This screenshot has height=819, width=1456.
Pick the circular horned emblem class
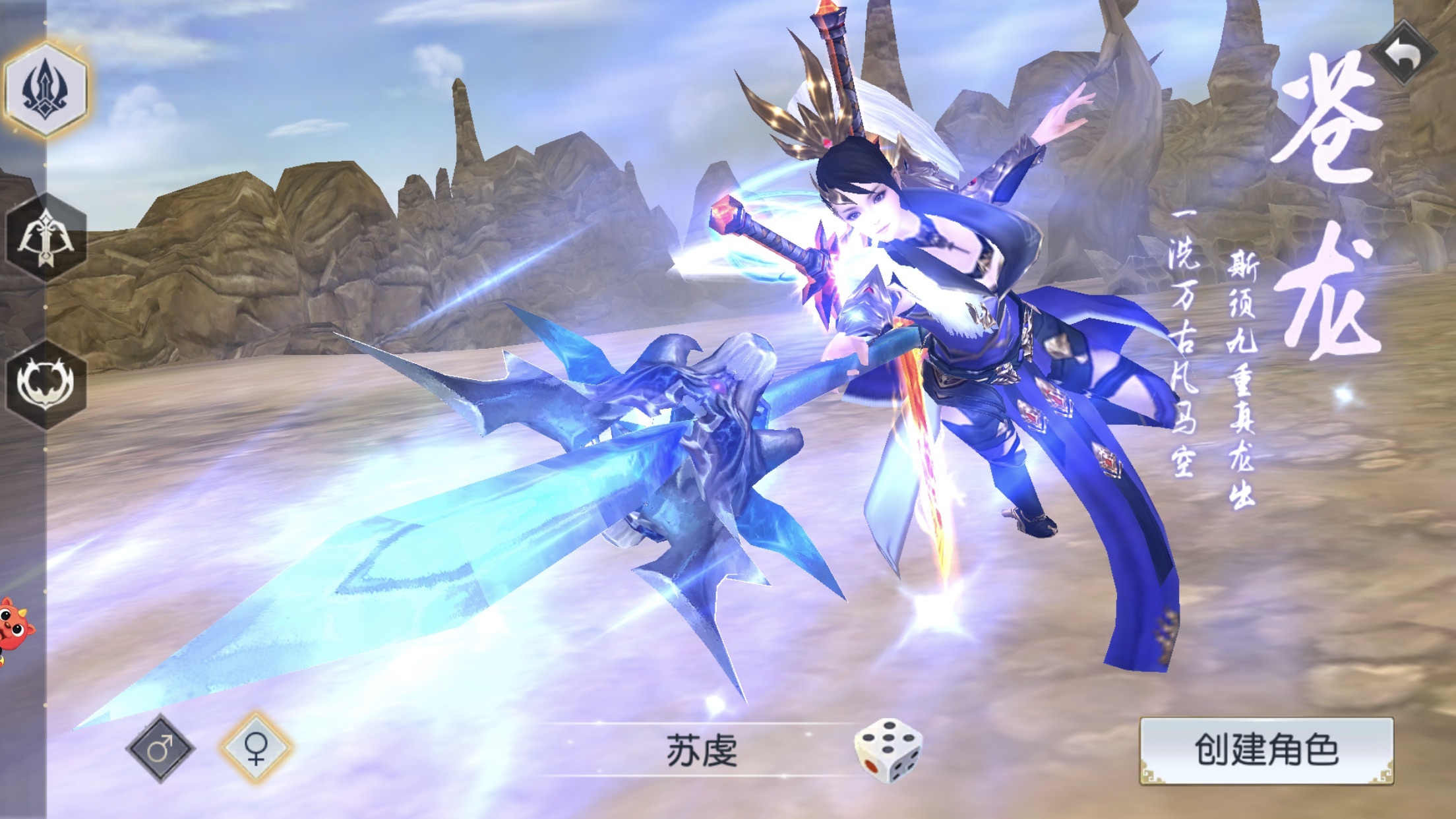point(46,384)
